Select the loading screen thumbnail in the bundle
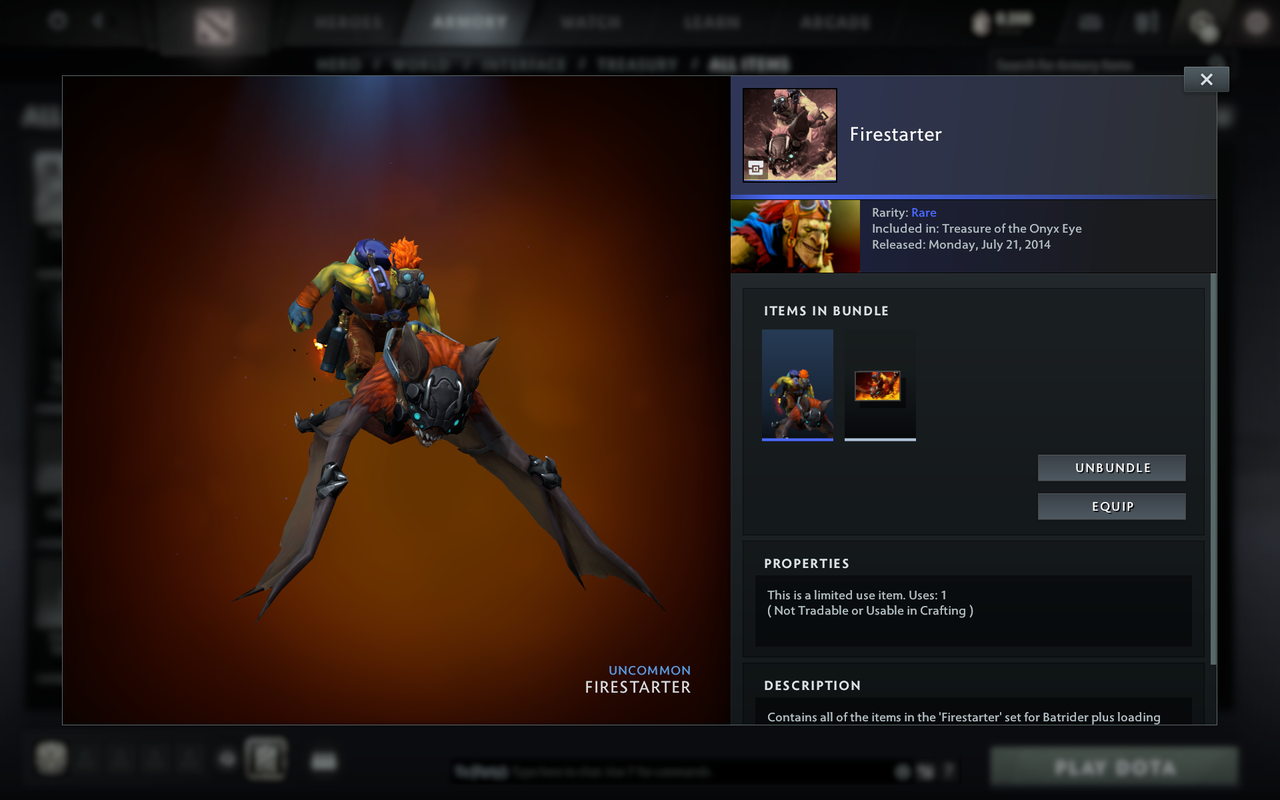1280x800 pixels. pyautogui.click(x=879, y=383)
